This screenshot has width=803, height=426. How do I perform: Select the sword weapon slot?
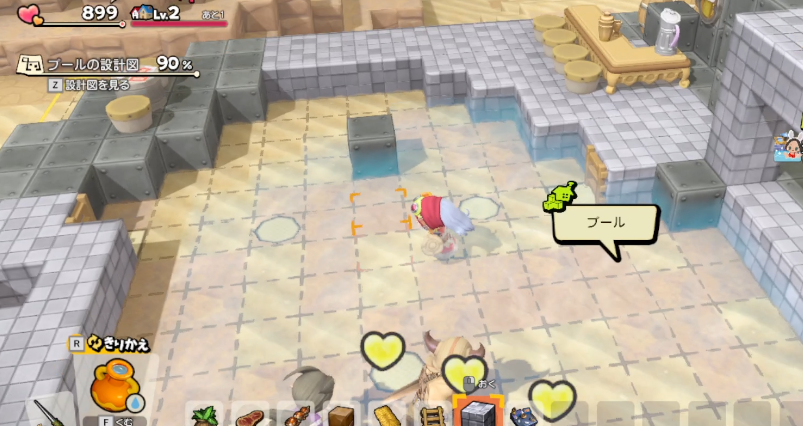48,411
